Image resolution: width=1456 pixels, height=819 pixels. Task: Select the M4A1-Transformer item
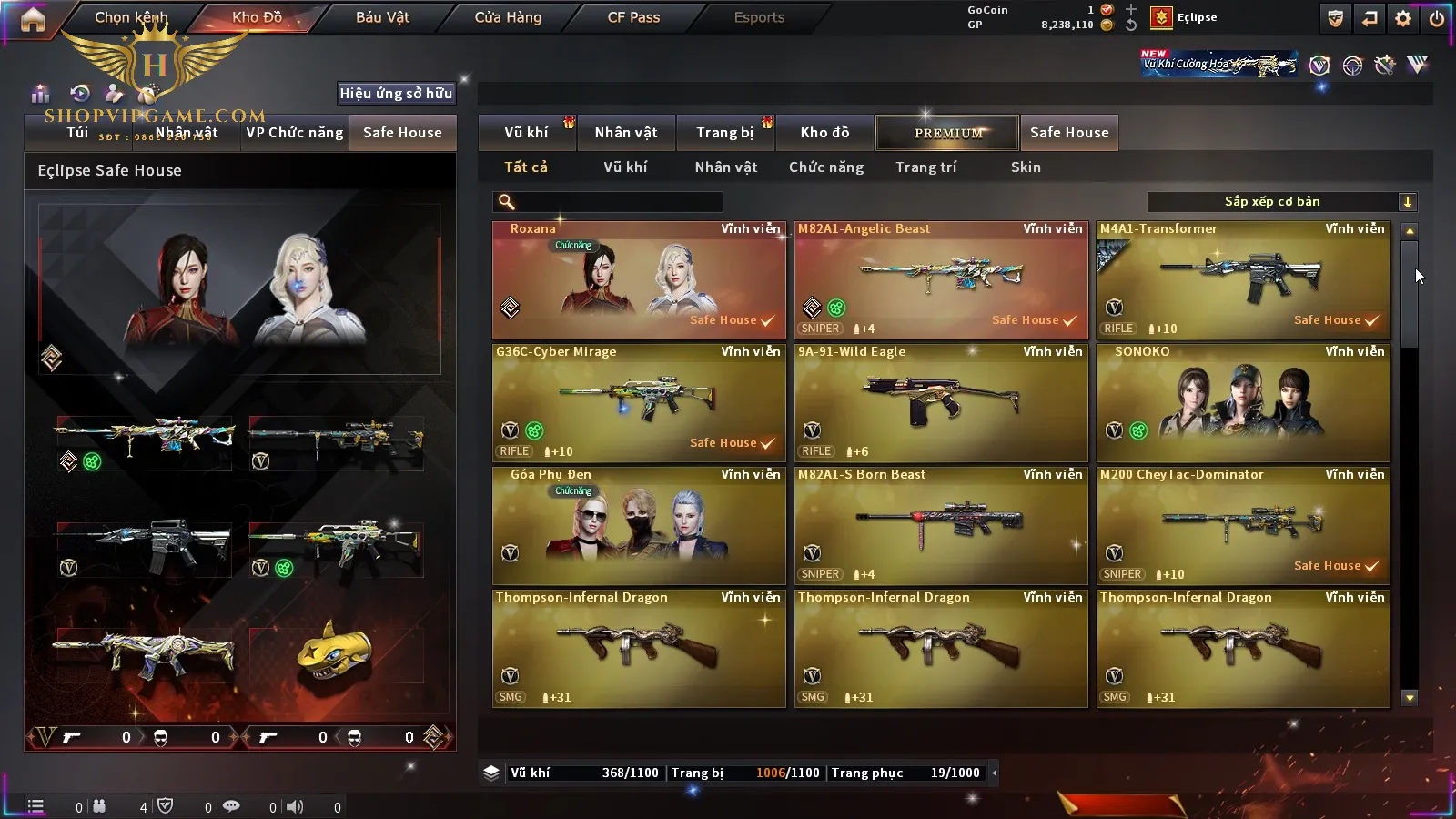click(1242, 280)
